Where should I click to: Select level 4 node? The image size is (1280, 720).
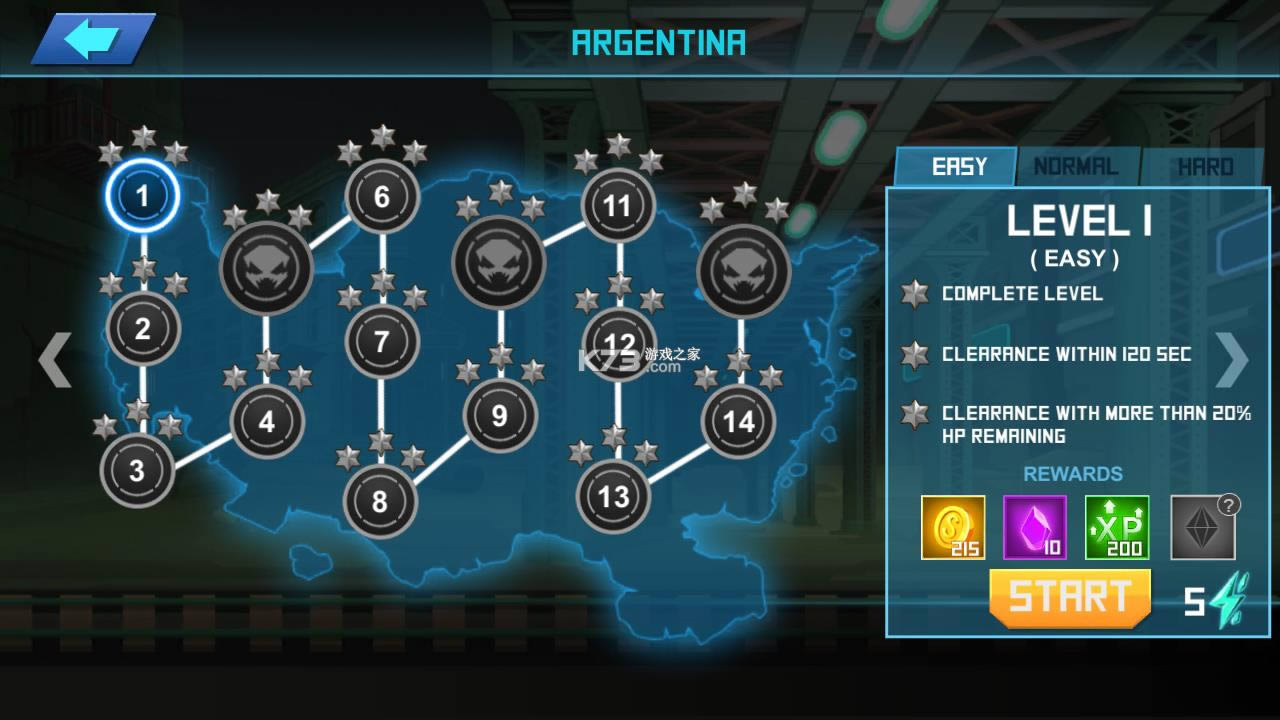coord(266,421)
